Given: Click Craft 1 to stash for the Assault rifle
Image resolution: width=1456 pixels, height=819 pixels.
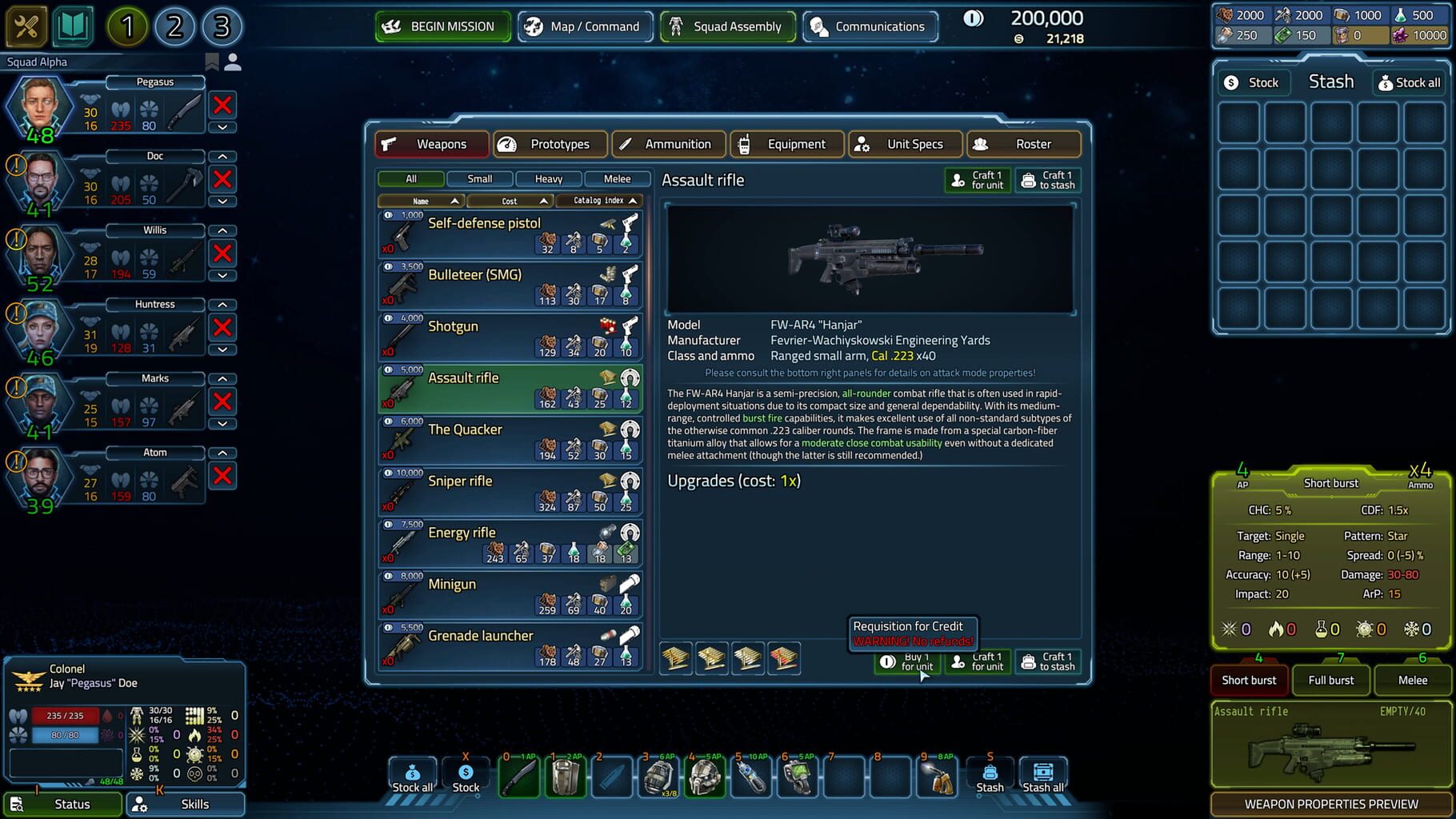Looking at the screenshot, I should click(1048, 179).
